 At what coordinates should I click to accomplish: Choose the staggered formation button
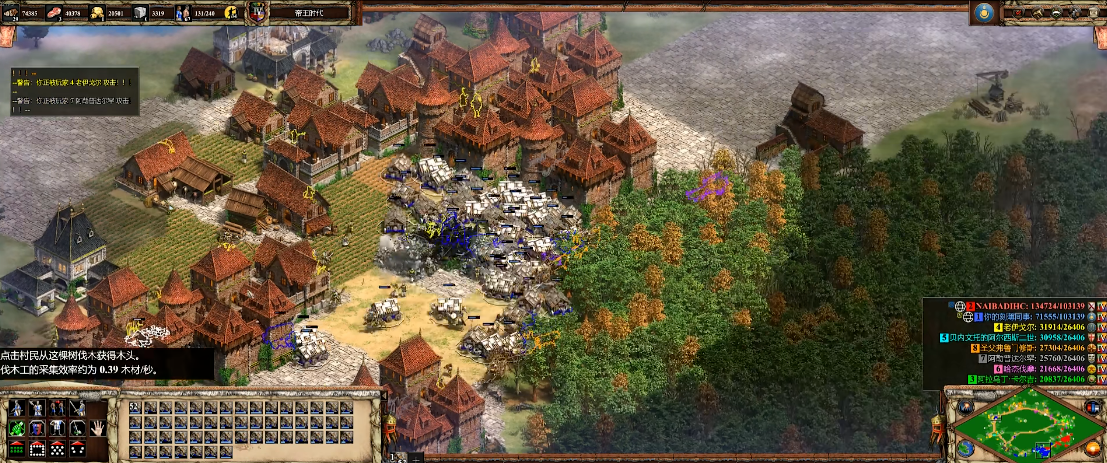[x=58, y=447]
